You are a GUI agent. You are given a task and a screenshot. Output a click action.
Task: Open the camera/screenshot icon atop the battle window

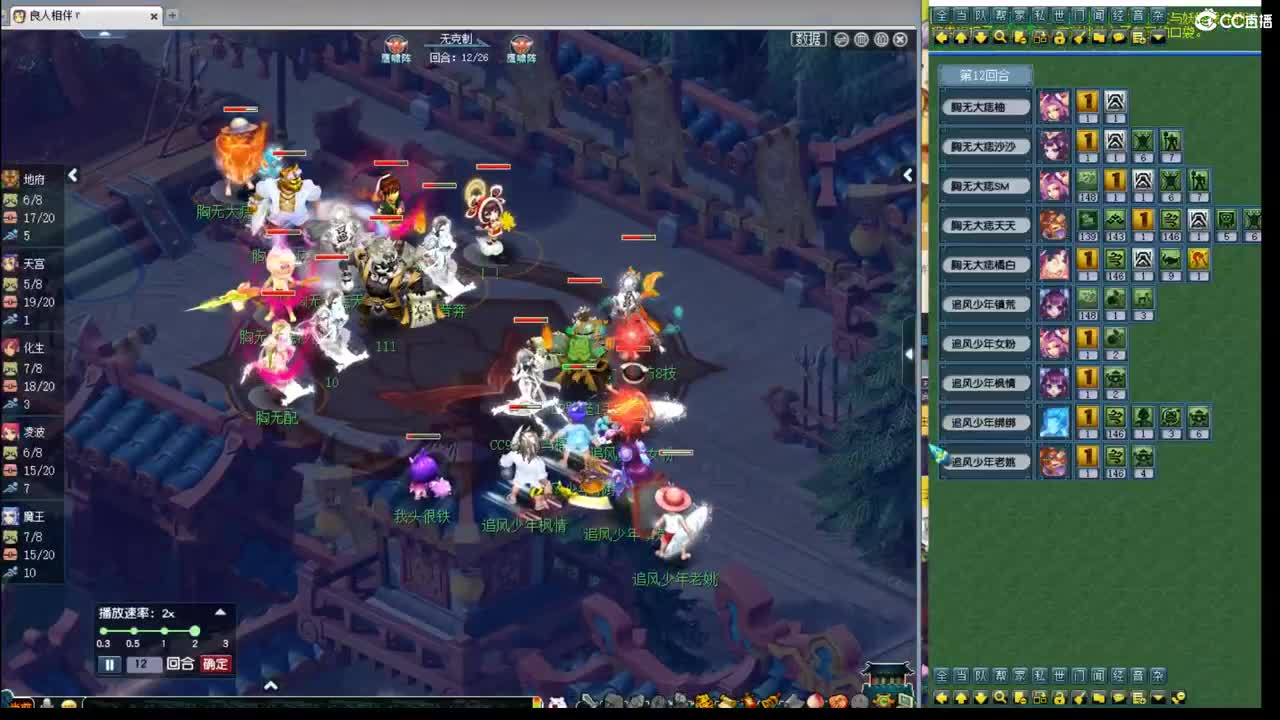tap(862, 39)
